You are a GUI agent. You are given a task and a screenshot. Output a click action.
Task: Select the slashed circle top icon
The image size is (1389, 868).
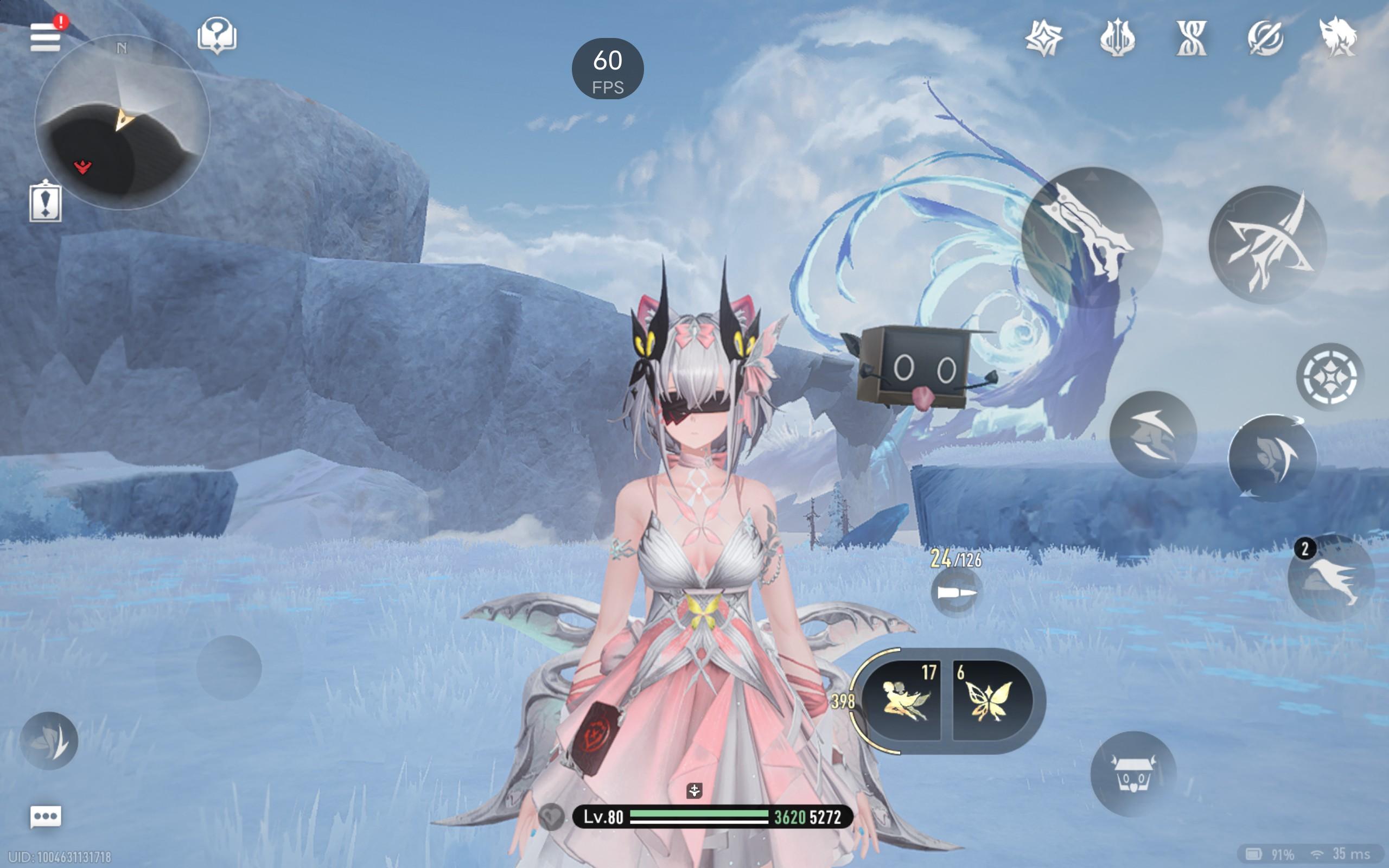1265,38
